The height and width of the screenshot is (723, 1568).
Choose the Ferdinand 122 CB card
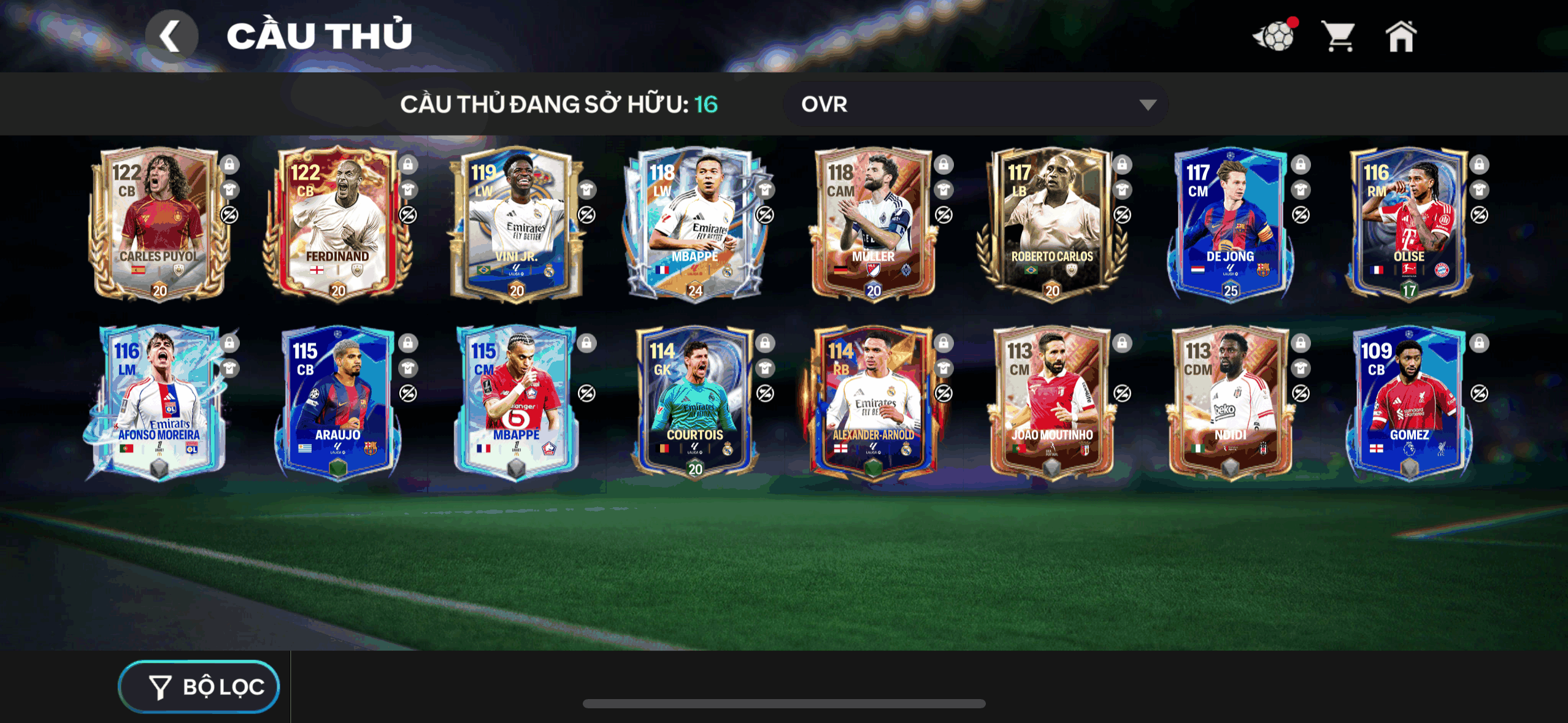point(337,225)
